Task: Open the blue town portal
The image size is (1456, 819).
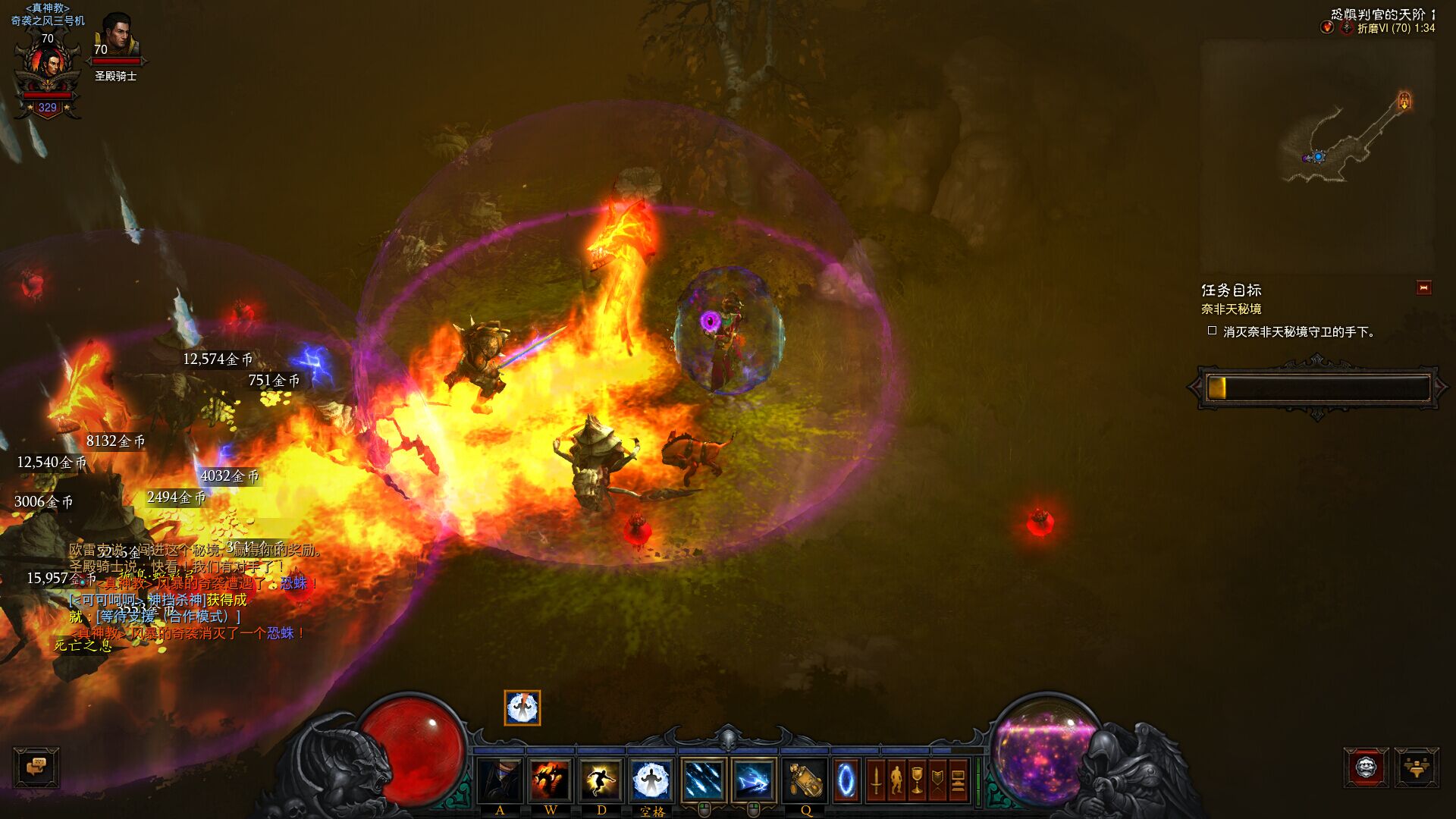Action: pyautogui.click(x=846, y=780)
